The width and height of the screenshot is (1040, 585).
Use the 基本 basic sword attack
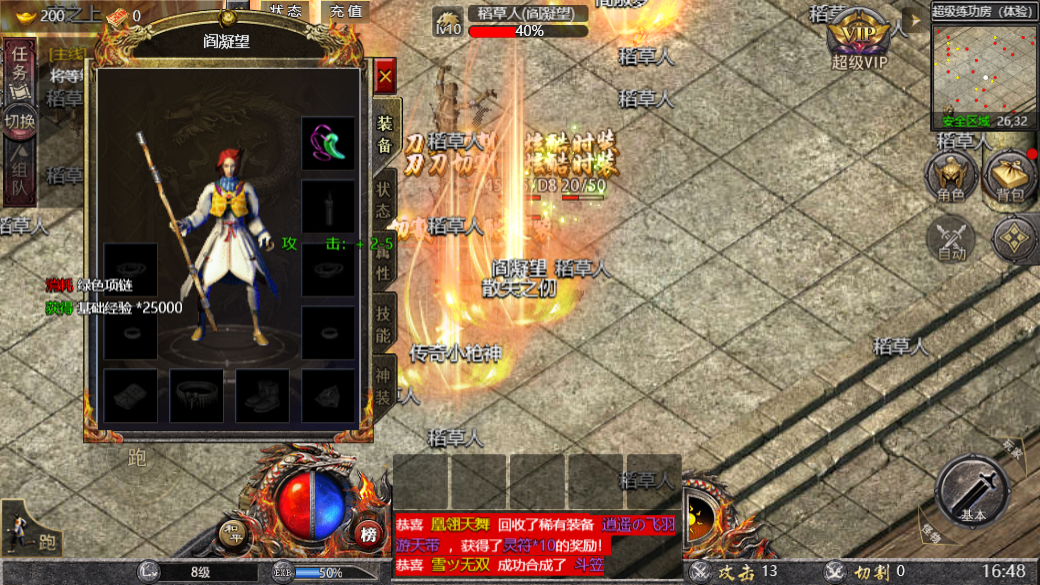coord(972,492)
